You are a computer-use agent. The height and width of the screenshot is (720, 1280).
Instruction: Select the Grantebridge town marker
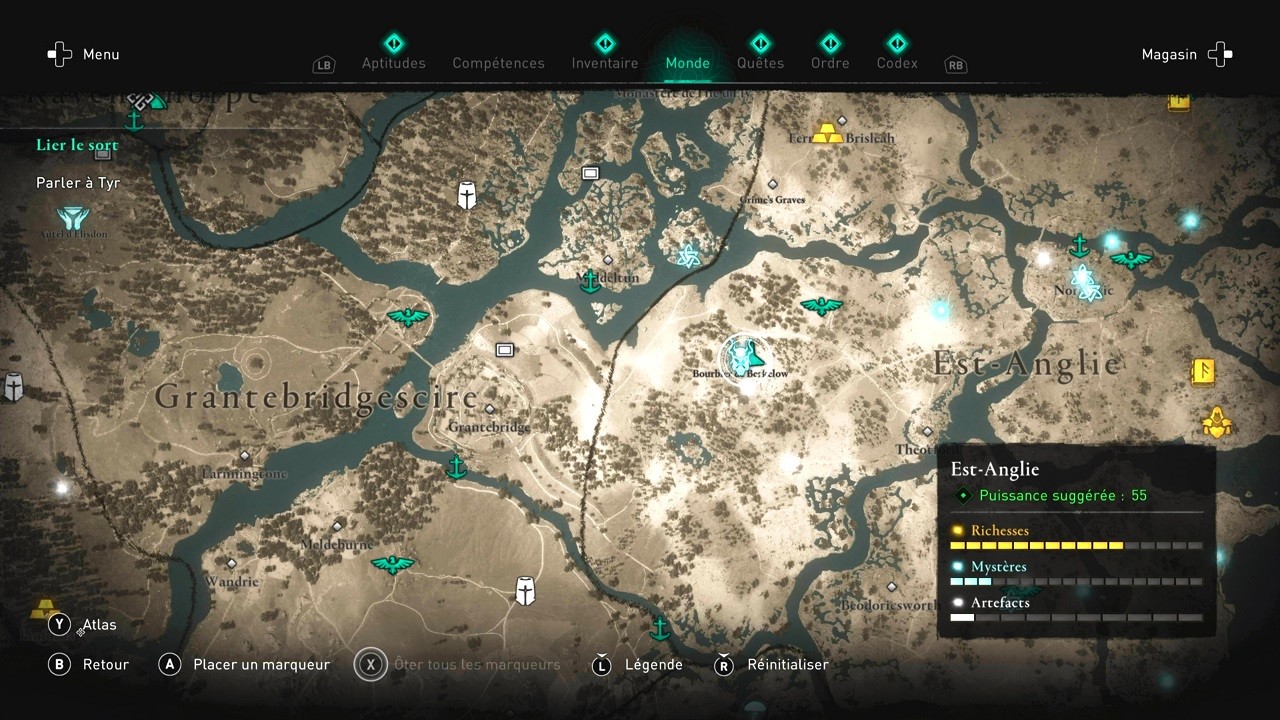489,409
